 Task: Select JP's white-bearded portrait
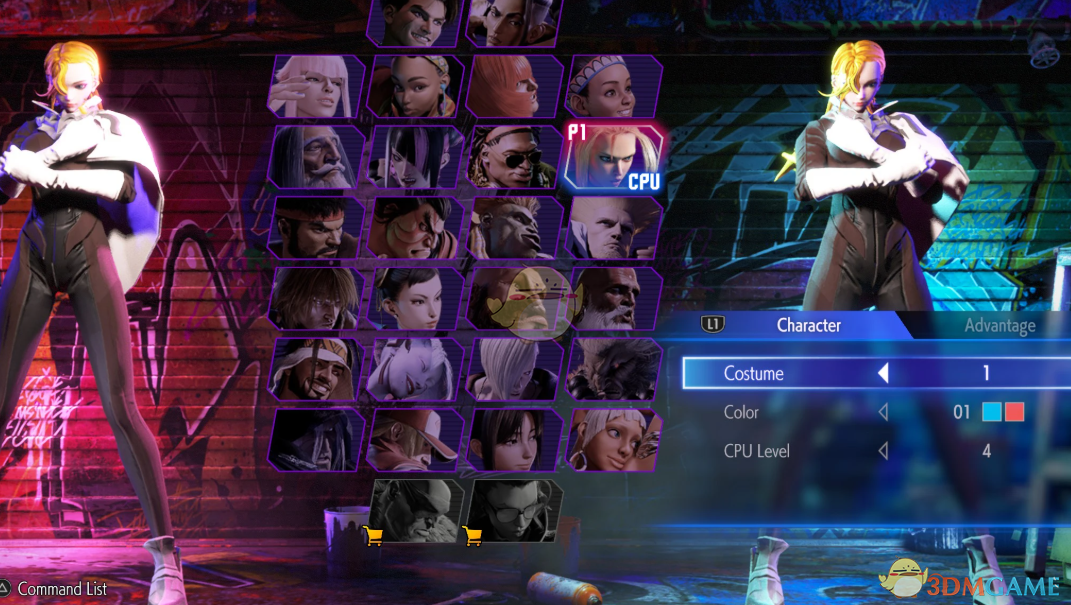coord(317,158)
